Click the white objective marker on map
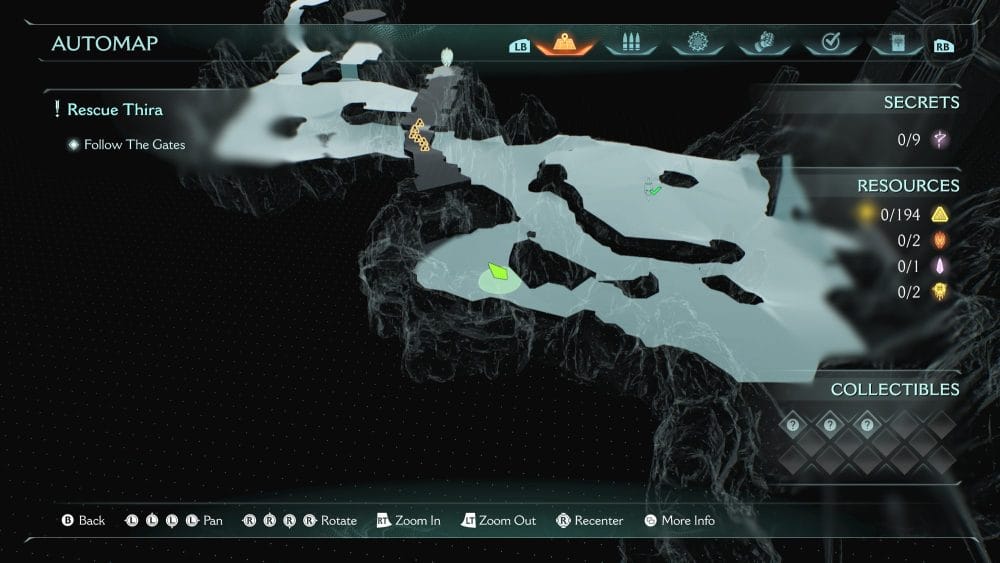This screenshot has width=1000, height=563. 448,56
